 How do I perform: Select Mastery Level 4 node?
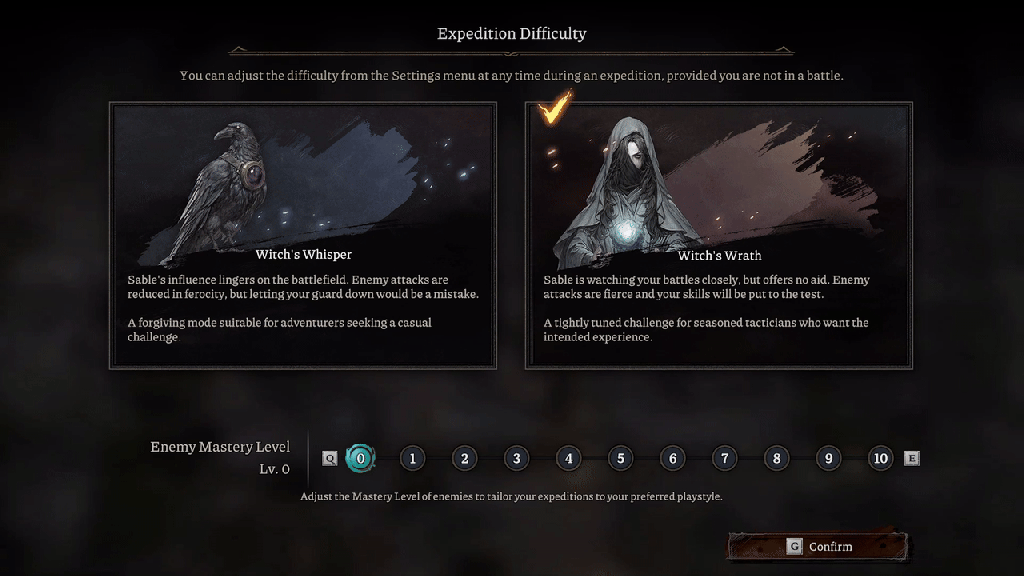[568, 459]
